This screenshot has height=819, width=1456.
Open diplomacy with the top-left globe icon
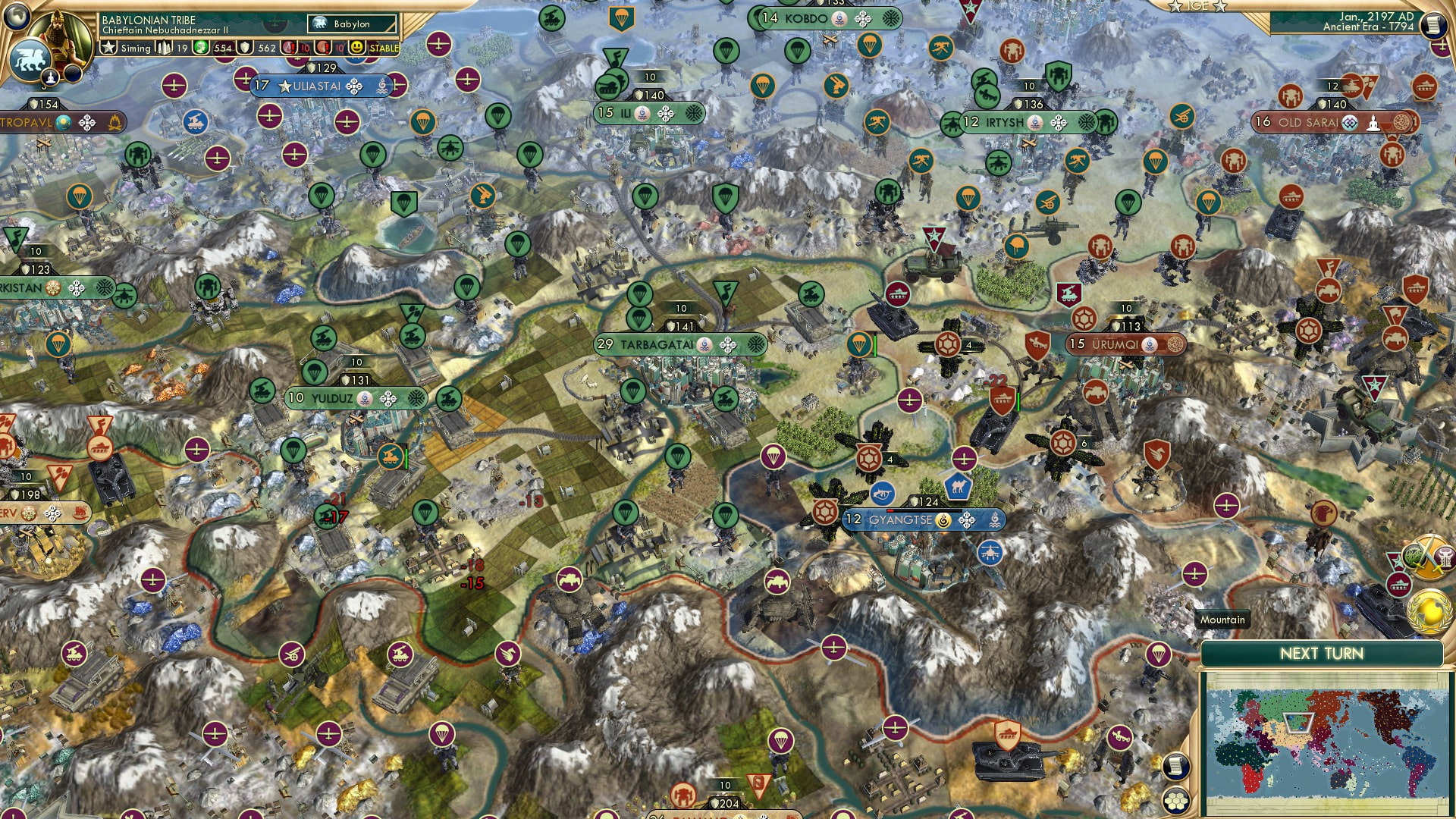coord(18,17)
